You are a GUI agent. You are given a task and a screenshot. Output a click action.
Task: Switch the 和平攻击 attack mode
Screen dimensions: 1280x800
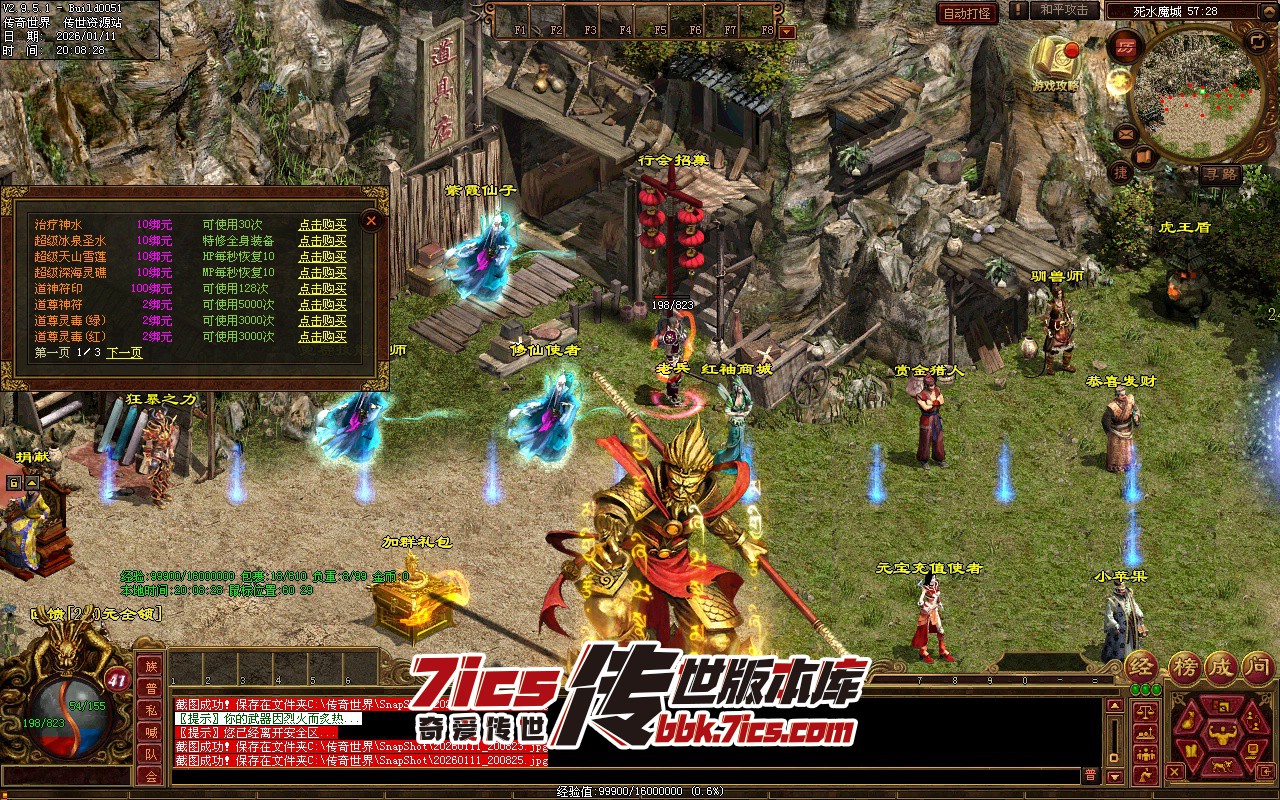pos(1064,11)
